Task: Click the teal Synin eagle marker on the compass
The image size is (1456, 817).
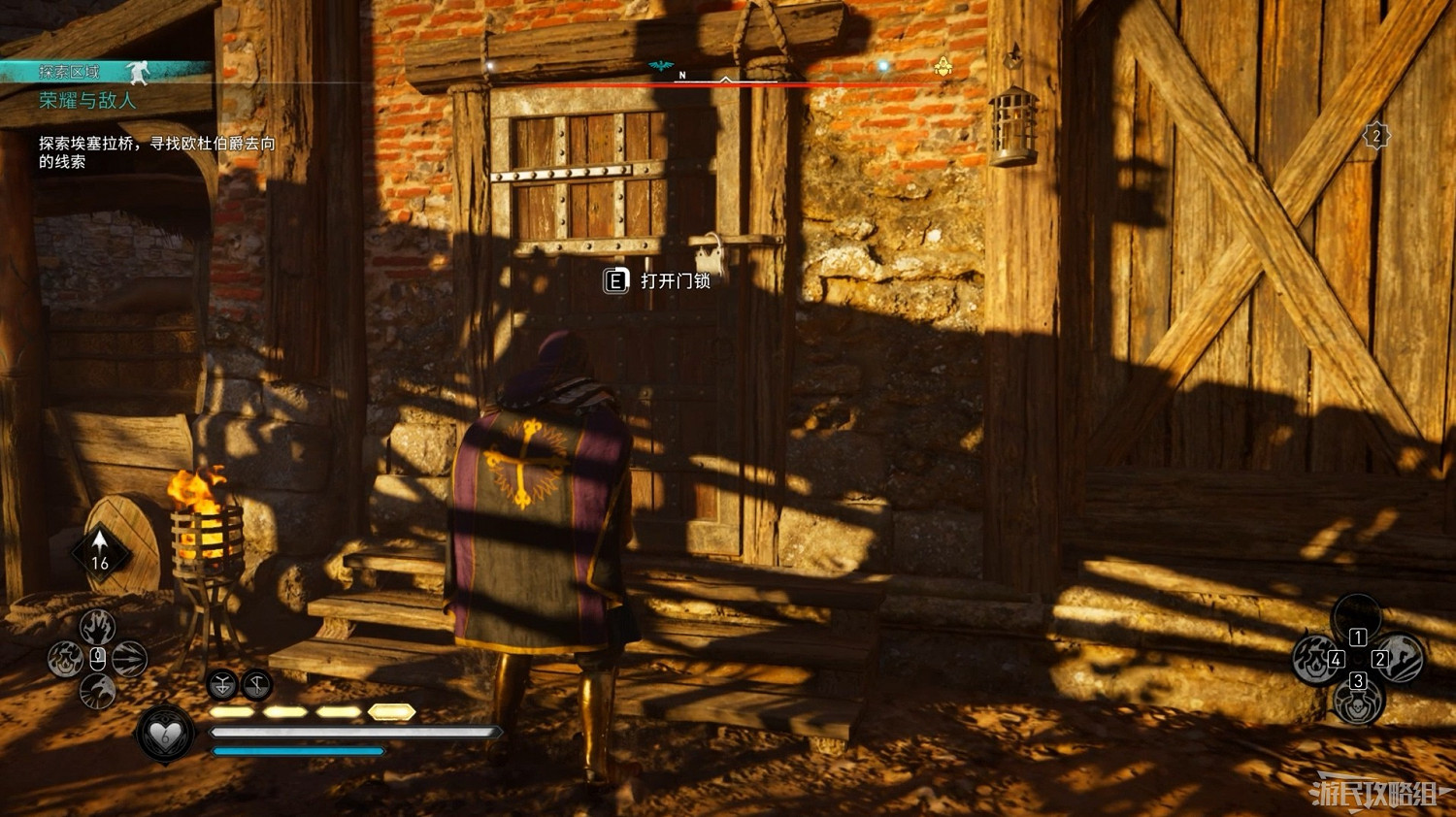Action: click(x=660, y=64)
